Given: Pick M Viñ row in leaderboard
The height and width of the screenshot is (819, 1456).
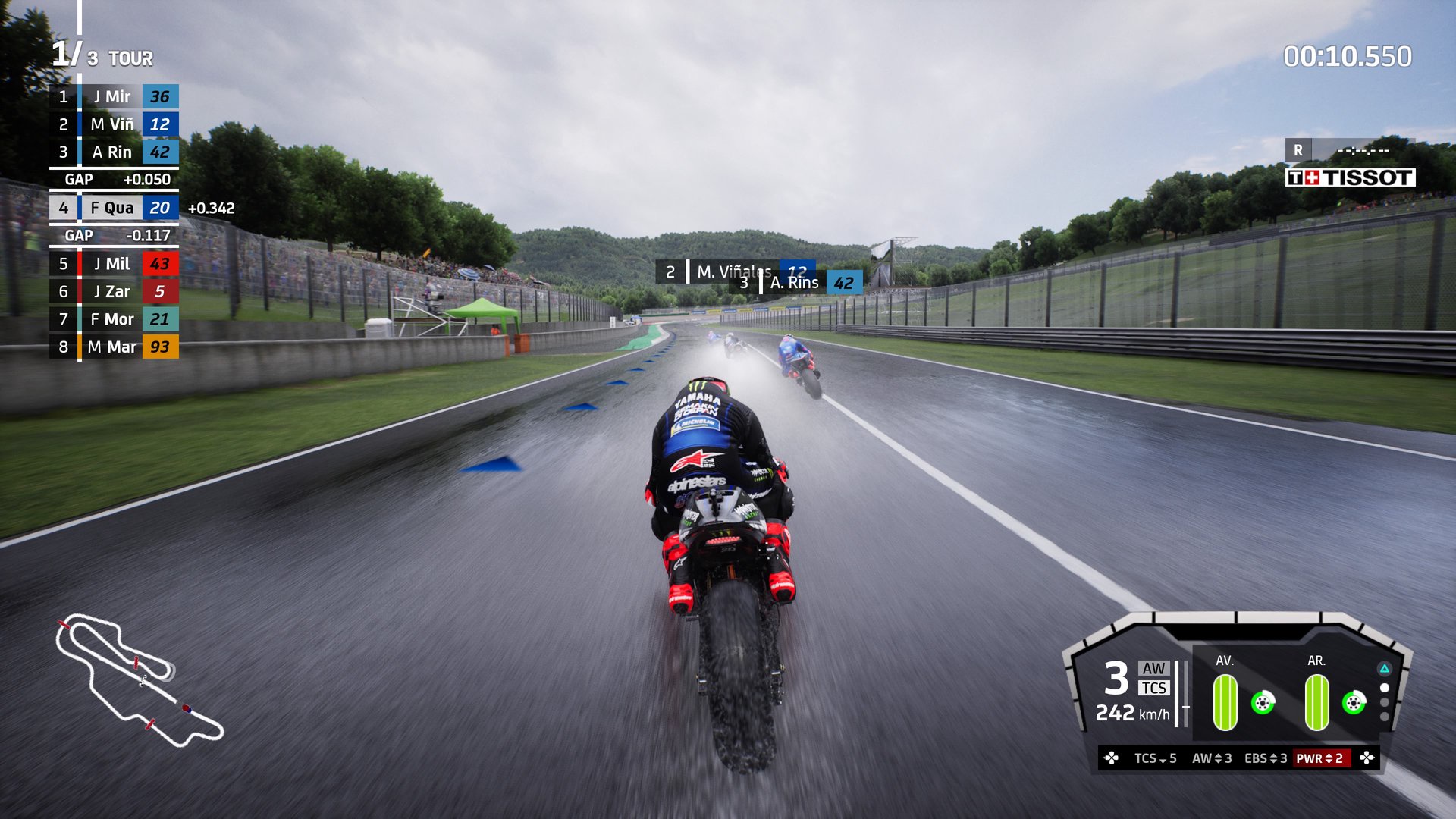Looking at the screenshot, I should tap(114, 124).
